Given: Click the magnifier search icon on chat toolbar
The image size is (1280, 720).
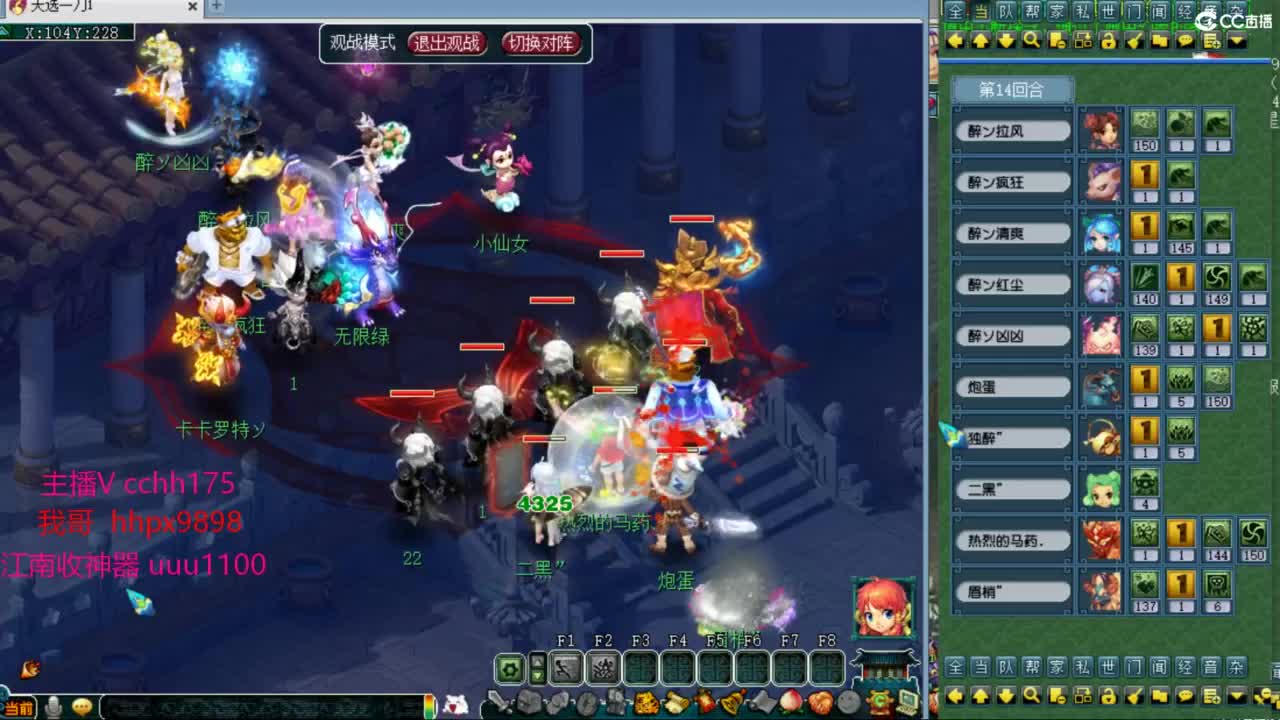Looking at the screenshot, I should [x=1030, y=40].
